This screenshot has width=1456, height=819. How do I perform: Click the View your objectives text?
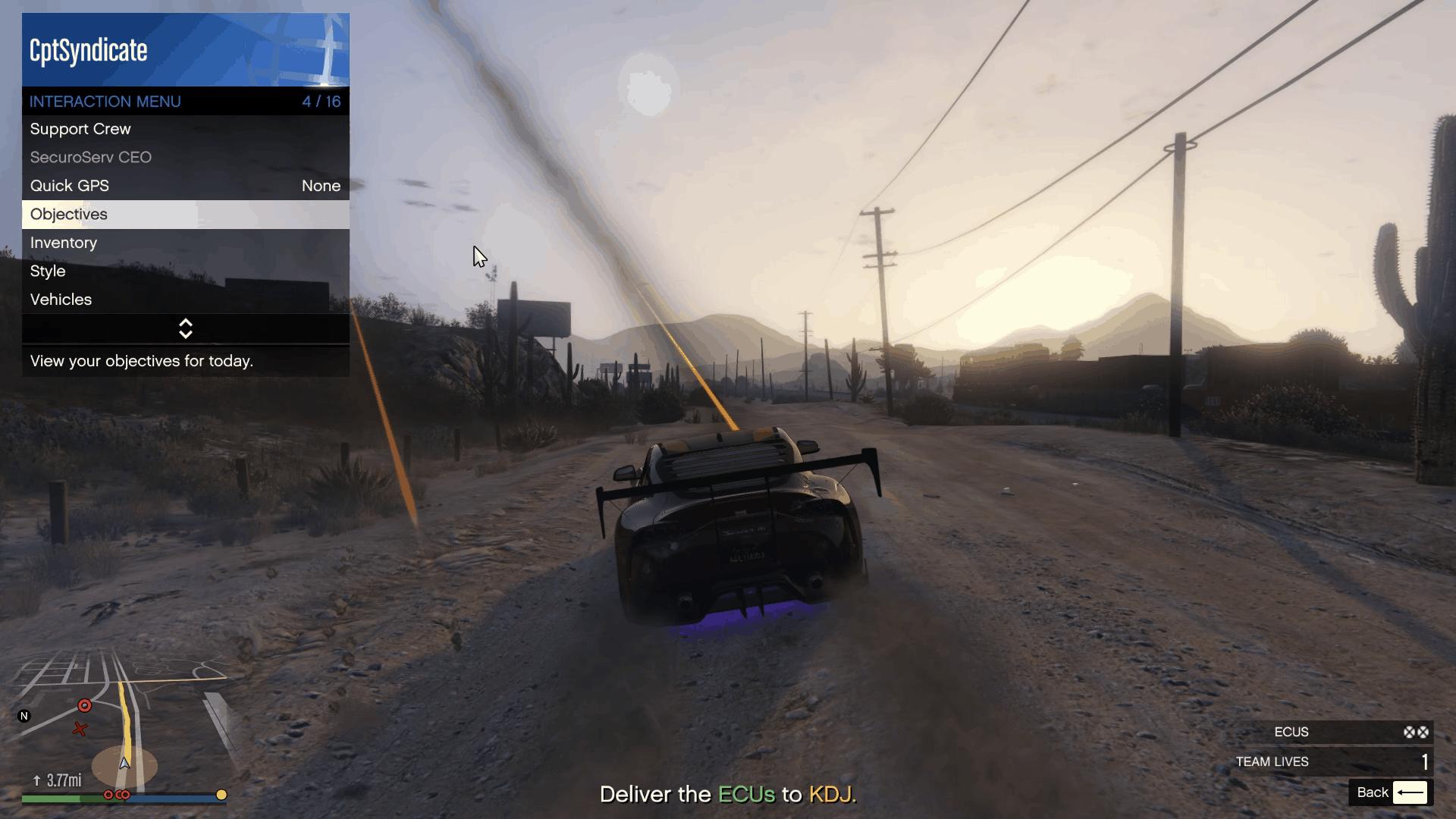pyautogui.click(x=141, y=362)
